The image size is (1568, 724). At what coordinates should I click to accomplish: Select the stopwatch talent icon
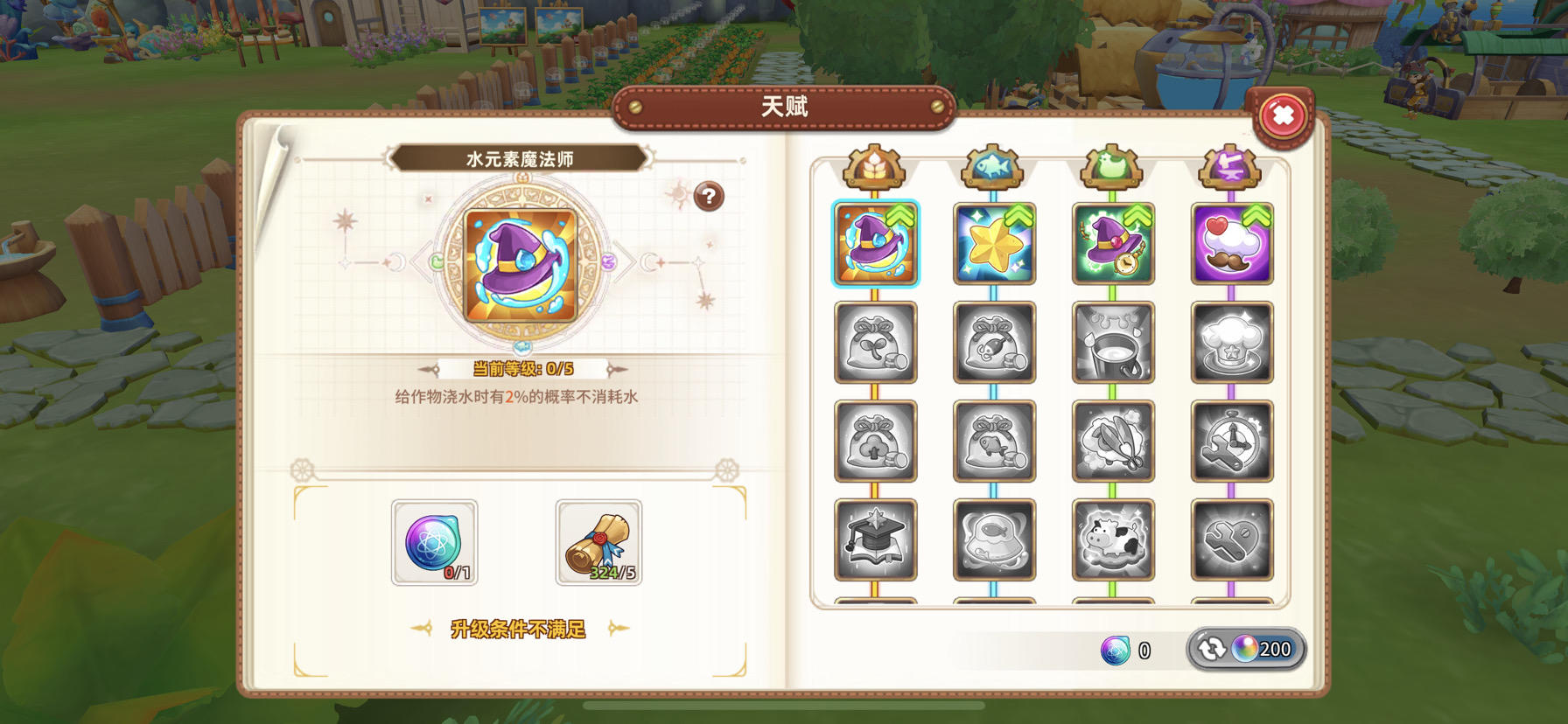pos(1230,442)
